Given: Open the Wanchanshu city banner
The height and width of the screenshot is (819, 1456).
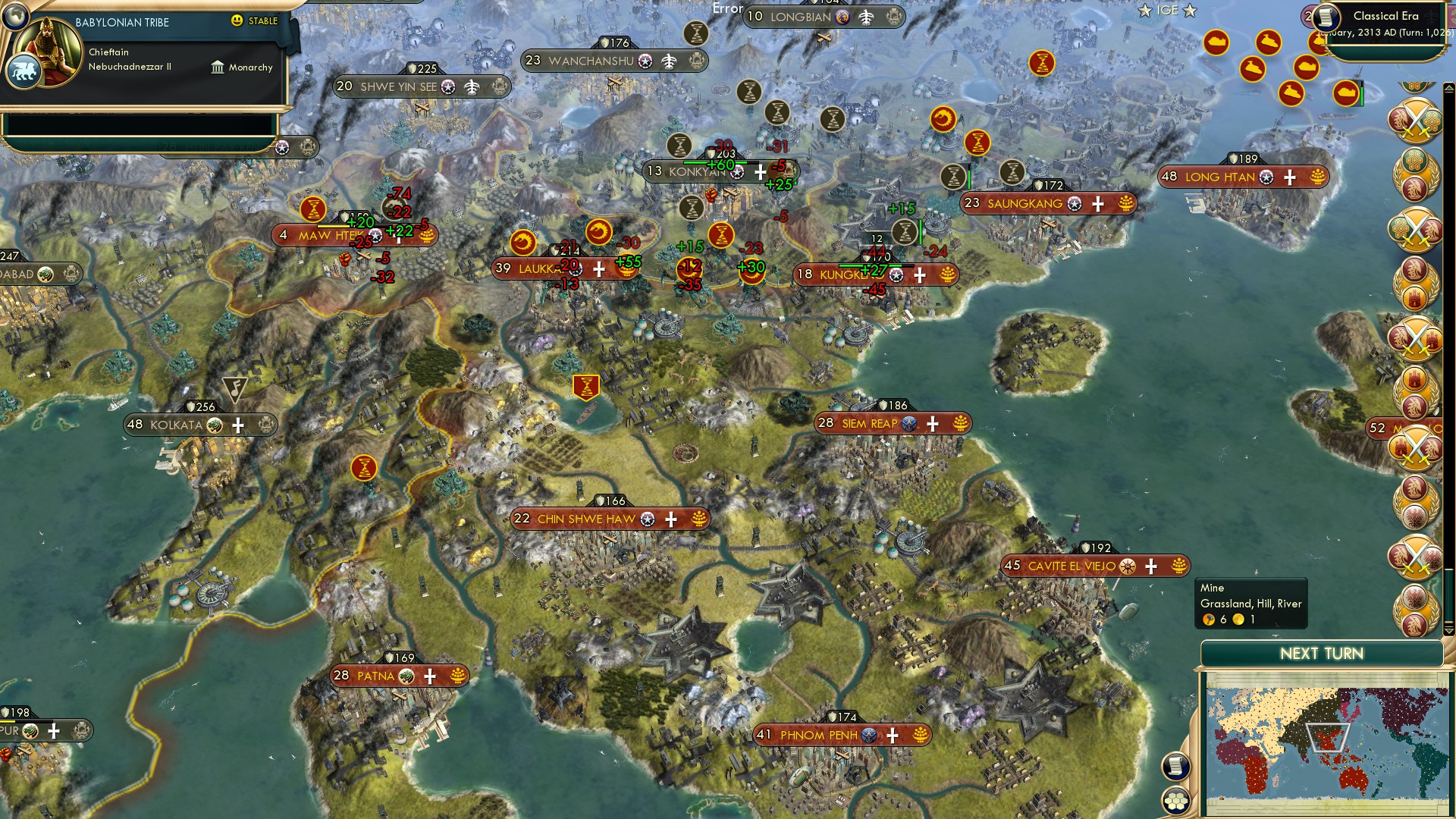Looking at the screenshot, I should [x=591, y=61].
